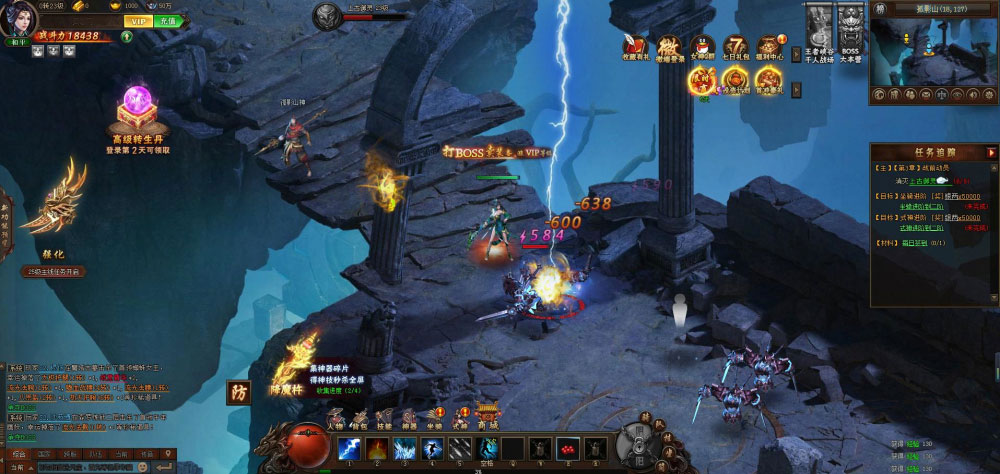
Task: Open the player character portrait
Action: click(19, 19)
